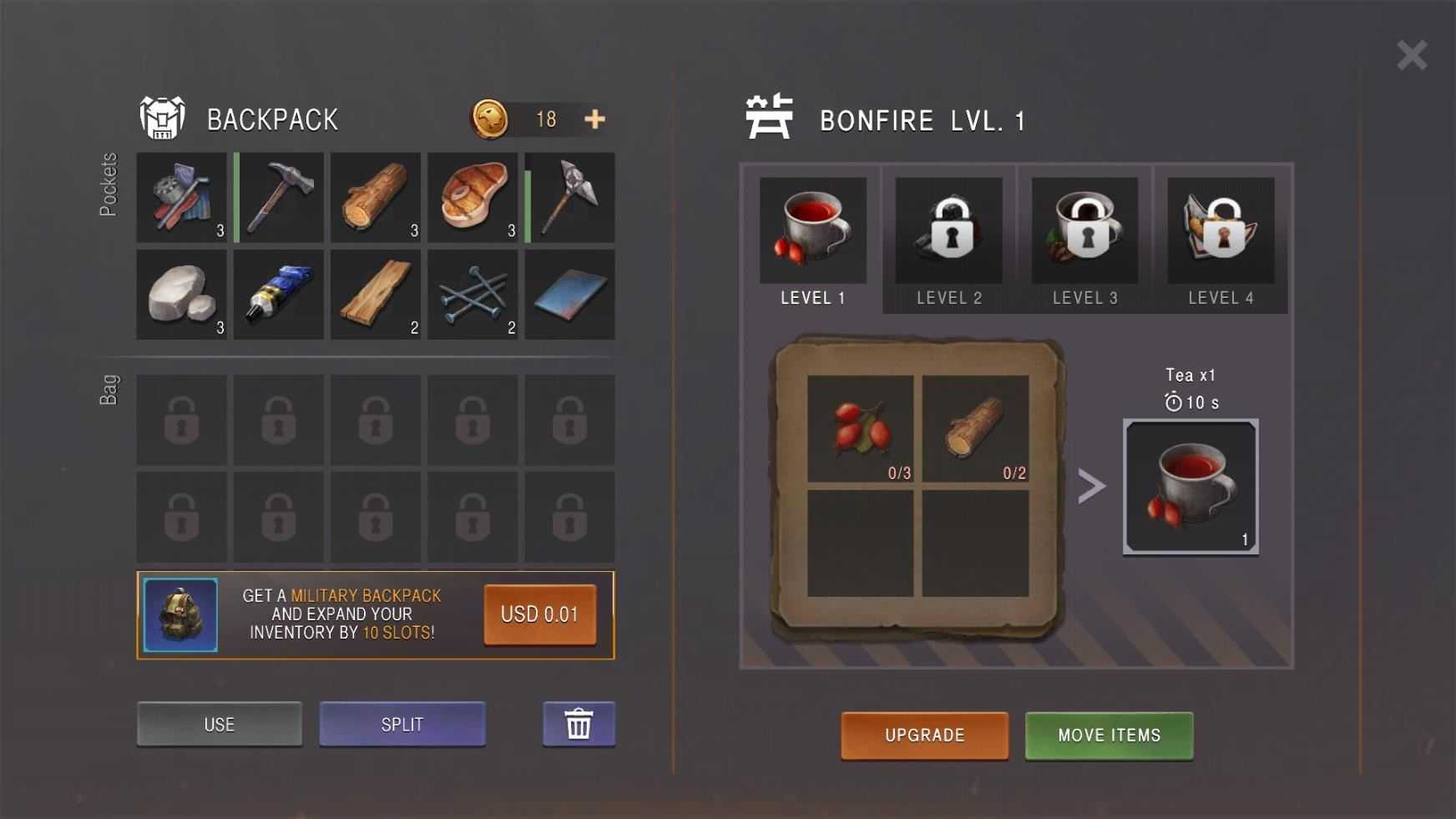The height and width of the screenshot is (819, 1456).
Task: Tap the Move Items button
Action: pos(1109,736)
